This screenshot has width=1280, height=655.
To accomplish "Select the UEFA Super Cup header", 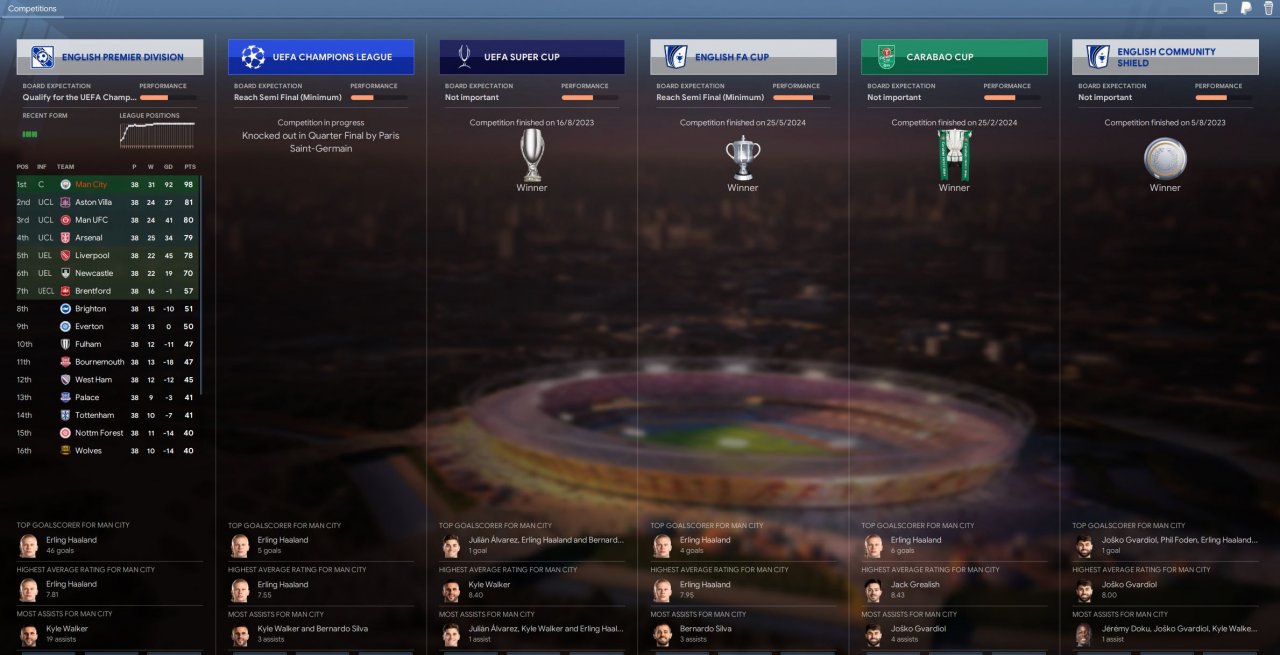I will coord(531,57).
